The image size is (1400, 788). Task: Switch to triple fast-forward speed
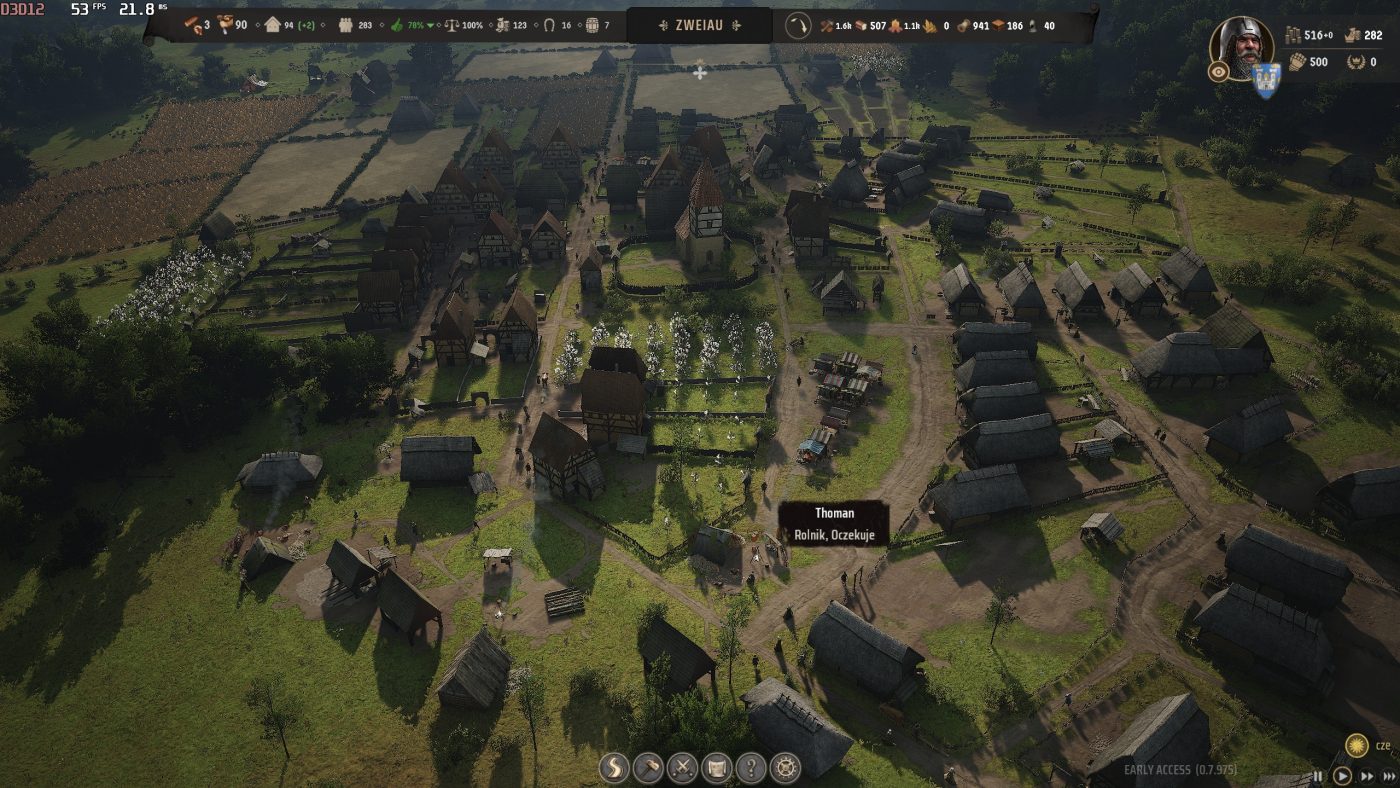click(x=1388, y=776)
